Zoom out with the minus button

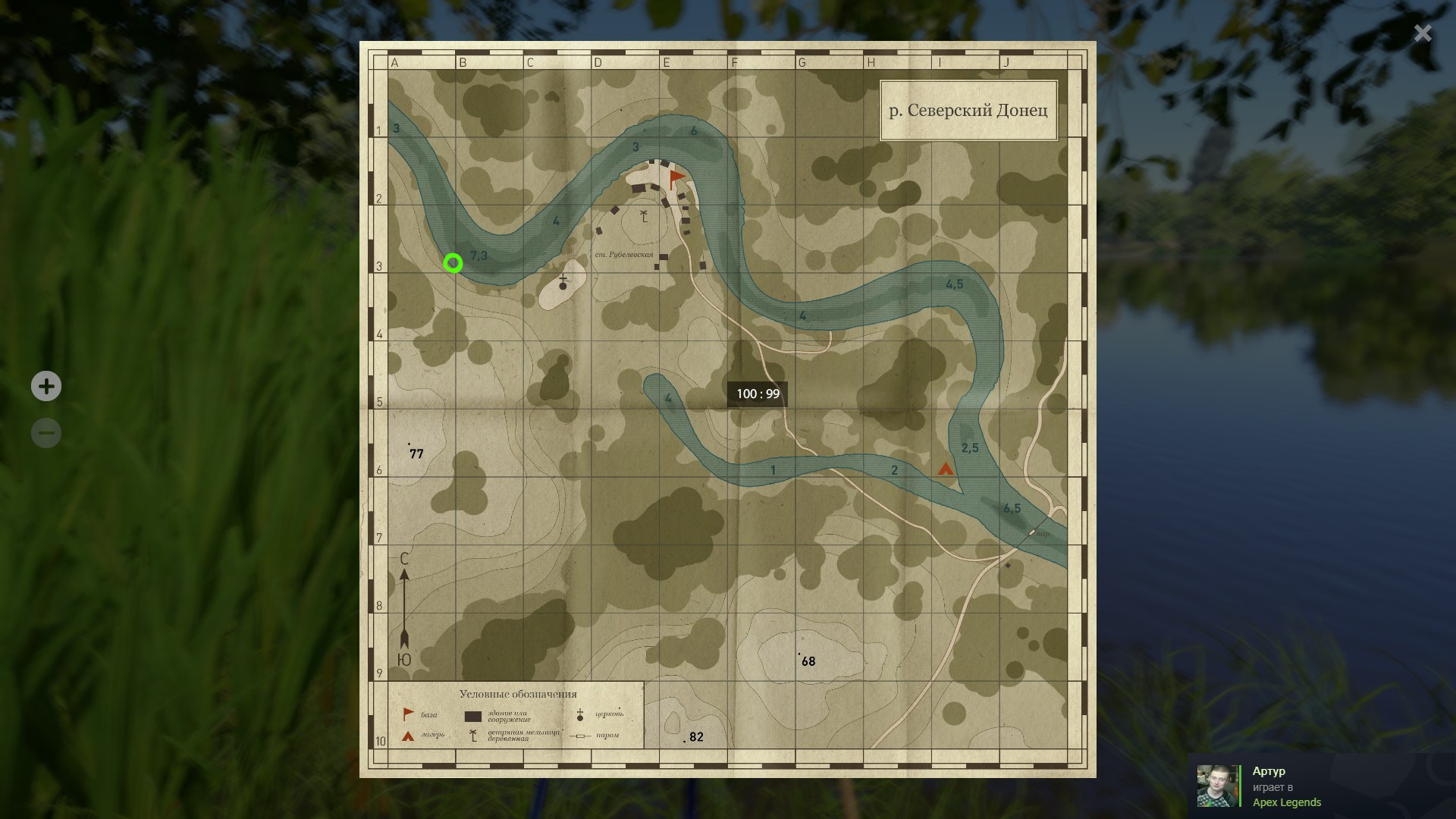46,432
